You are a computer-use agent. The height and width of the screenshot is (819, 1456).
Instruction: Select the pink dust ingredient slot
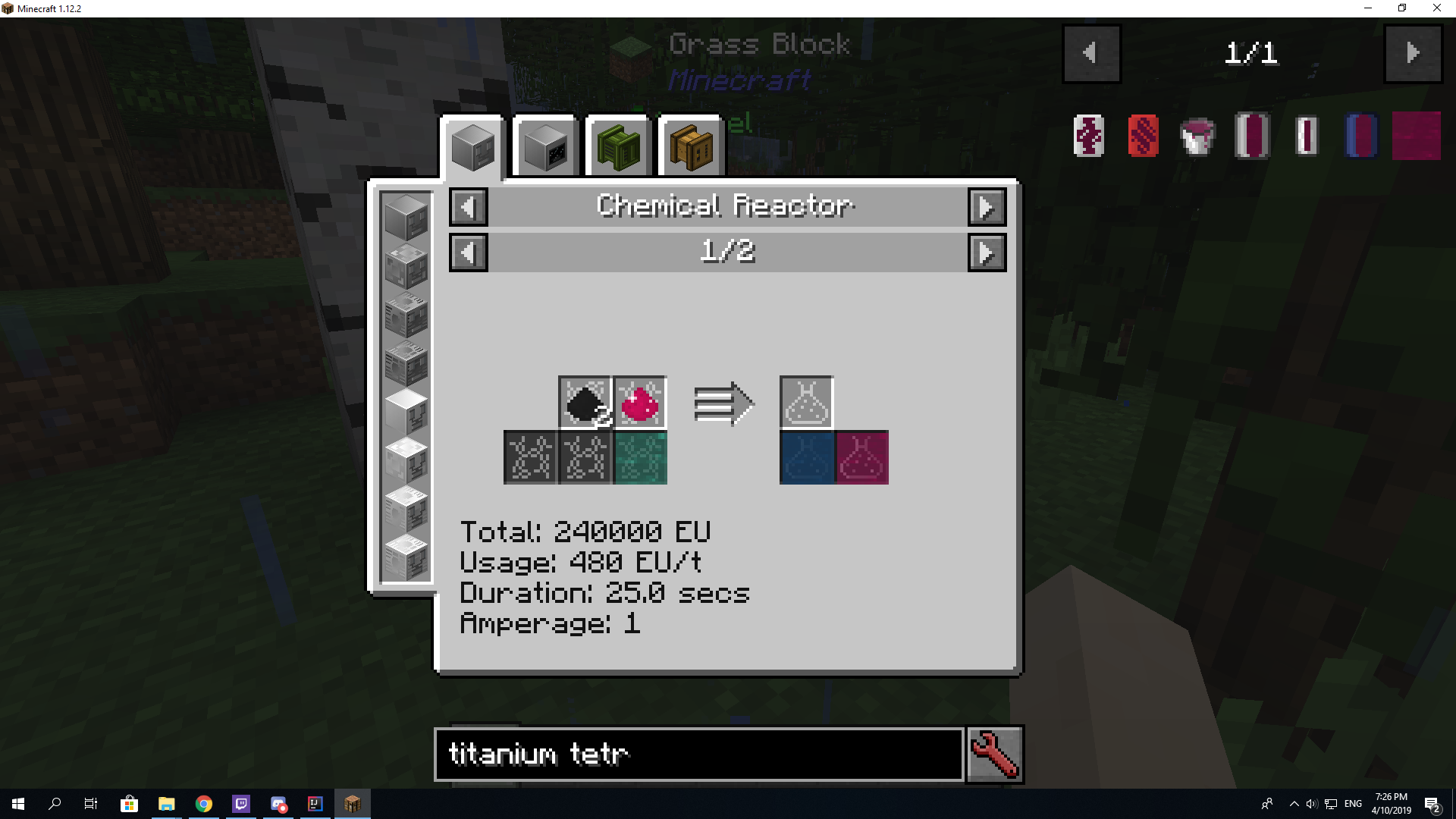point(638,403)
